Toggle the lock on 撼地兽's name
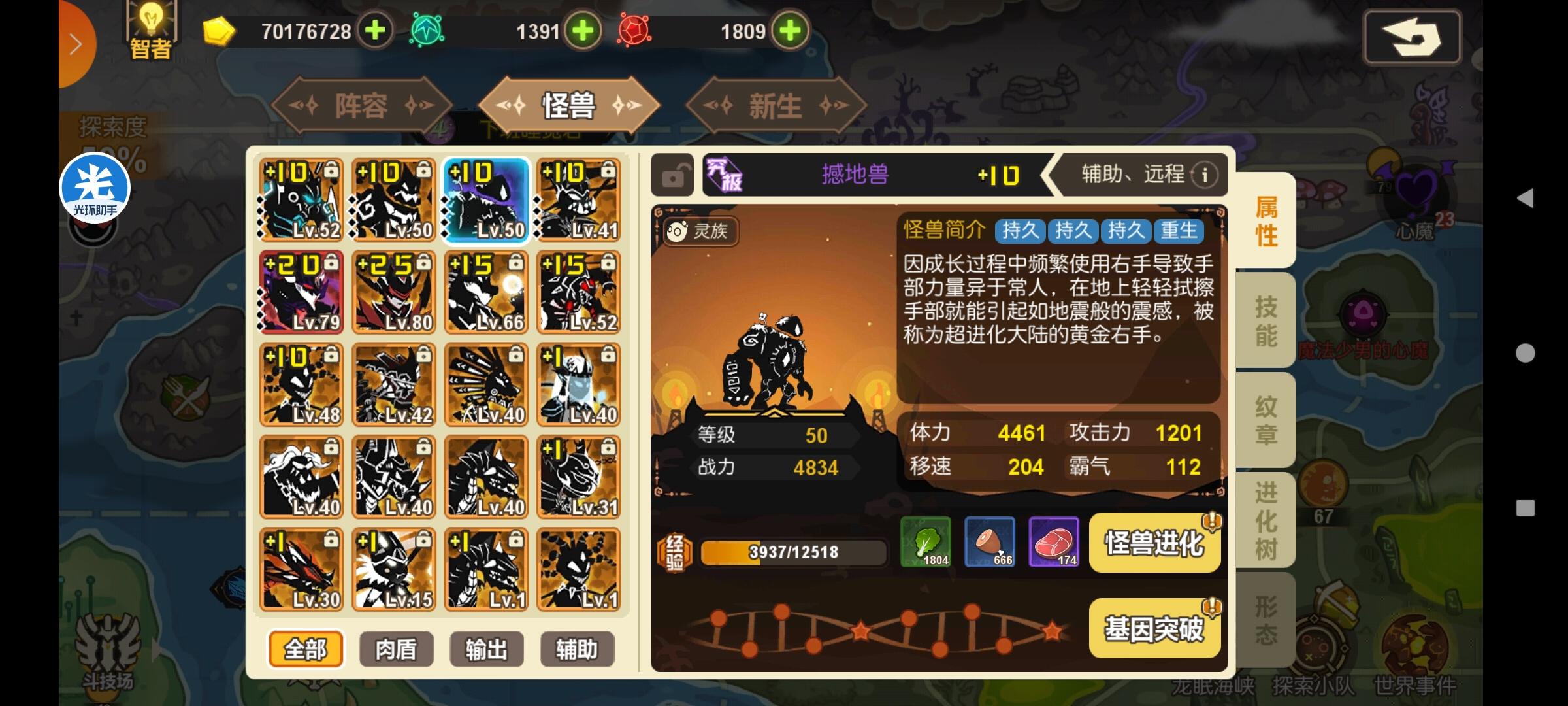The height and width of the screenshot is (706, 1568). pyautogui.click(x=672, y=175)
